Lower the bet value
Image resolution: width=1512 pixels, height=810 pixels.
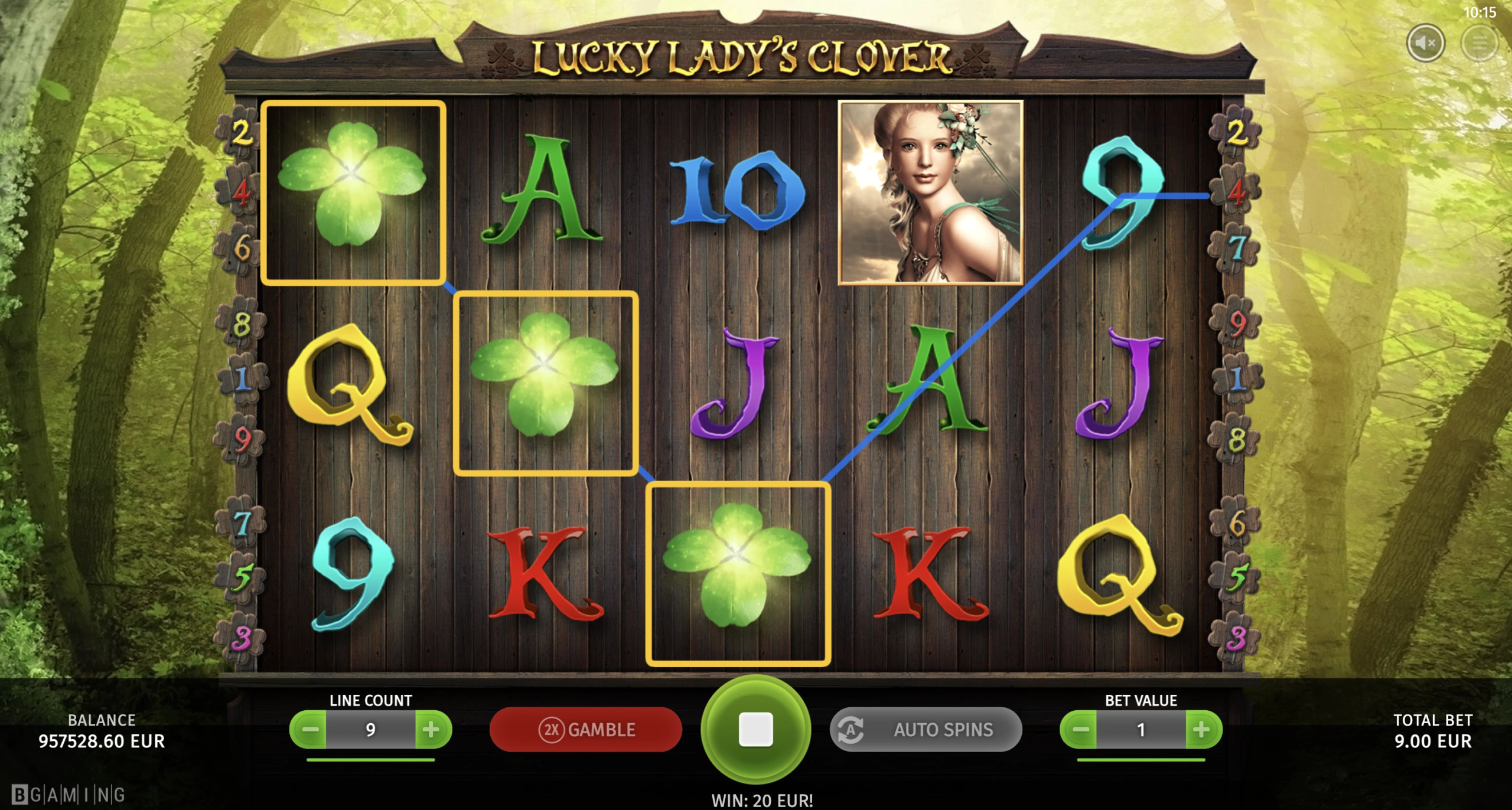tap(1080, 730)
